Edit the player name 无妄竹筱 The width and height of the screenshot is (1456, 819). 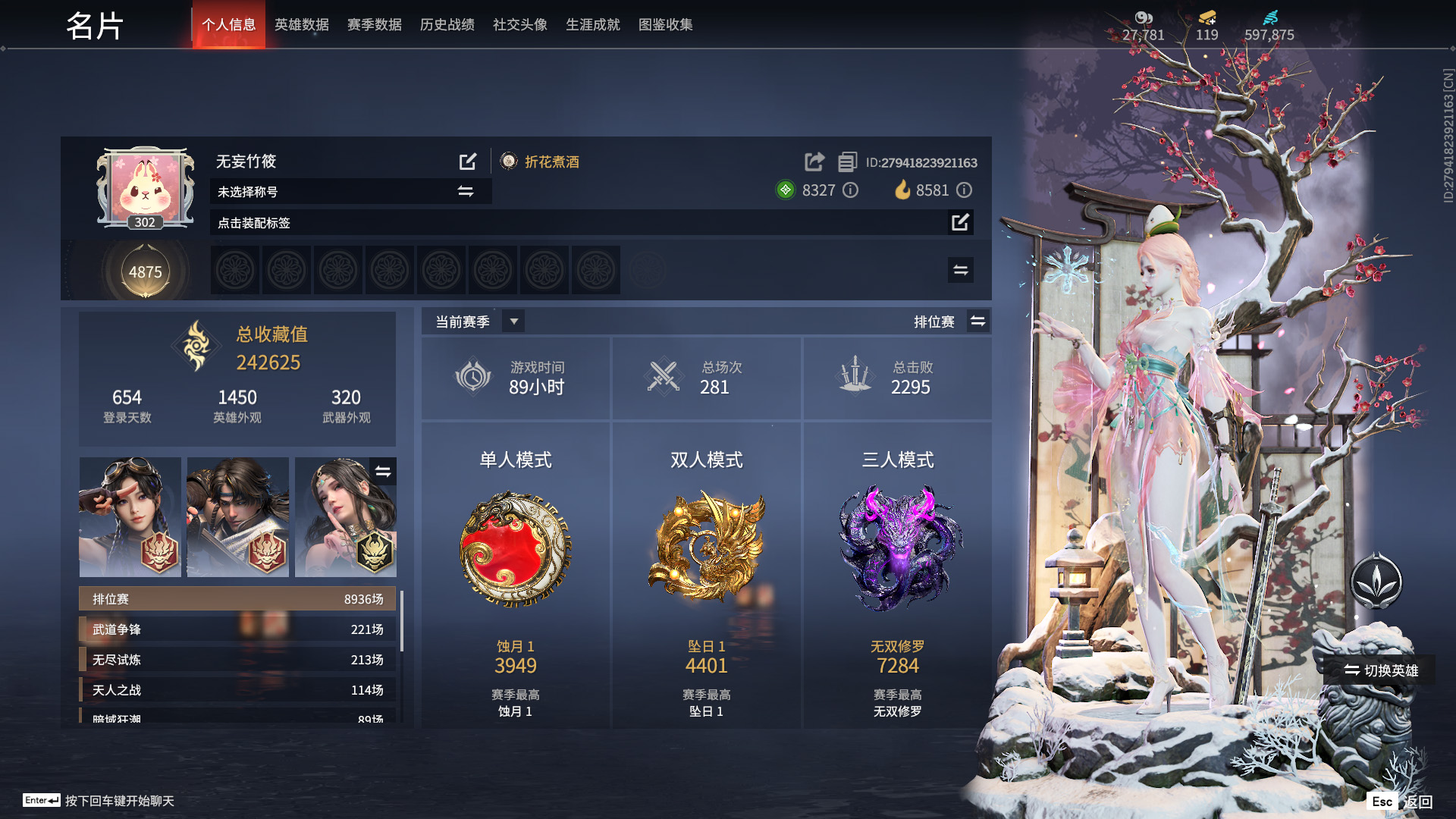click(468, 162)
